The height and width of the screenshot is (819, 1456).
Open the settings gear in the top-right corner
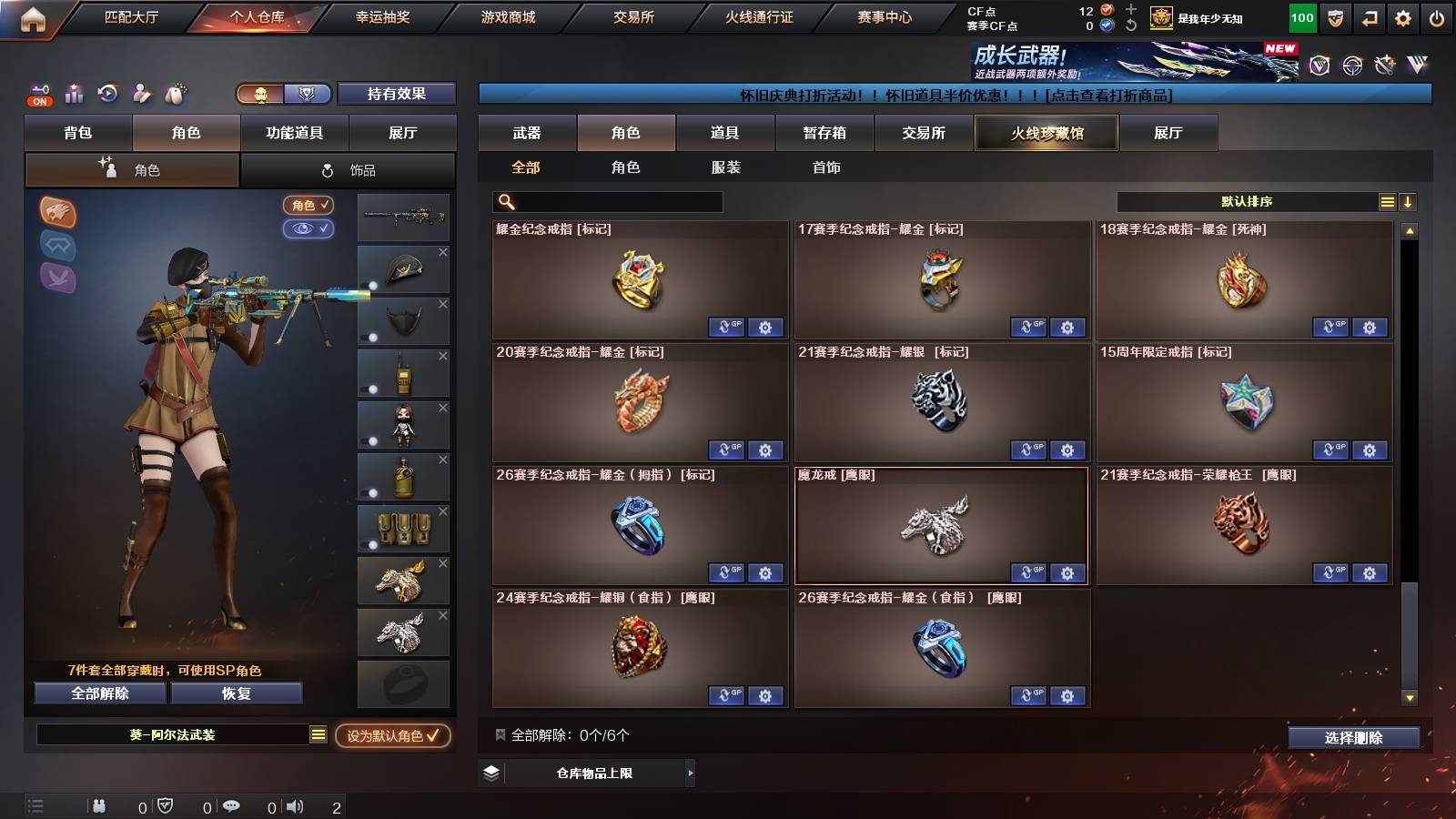click(1403, 17)
